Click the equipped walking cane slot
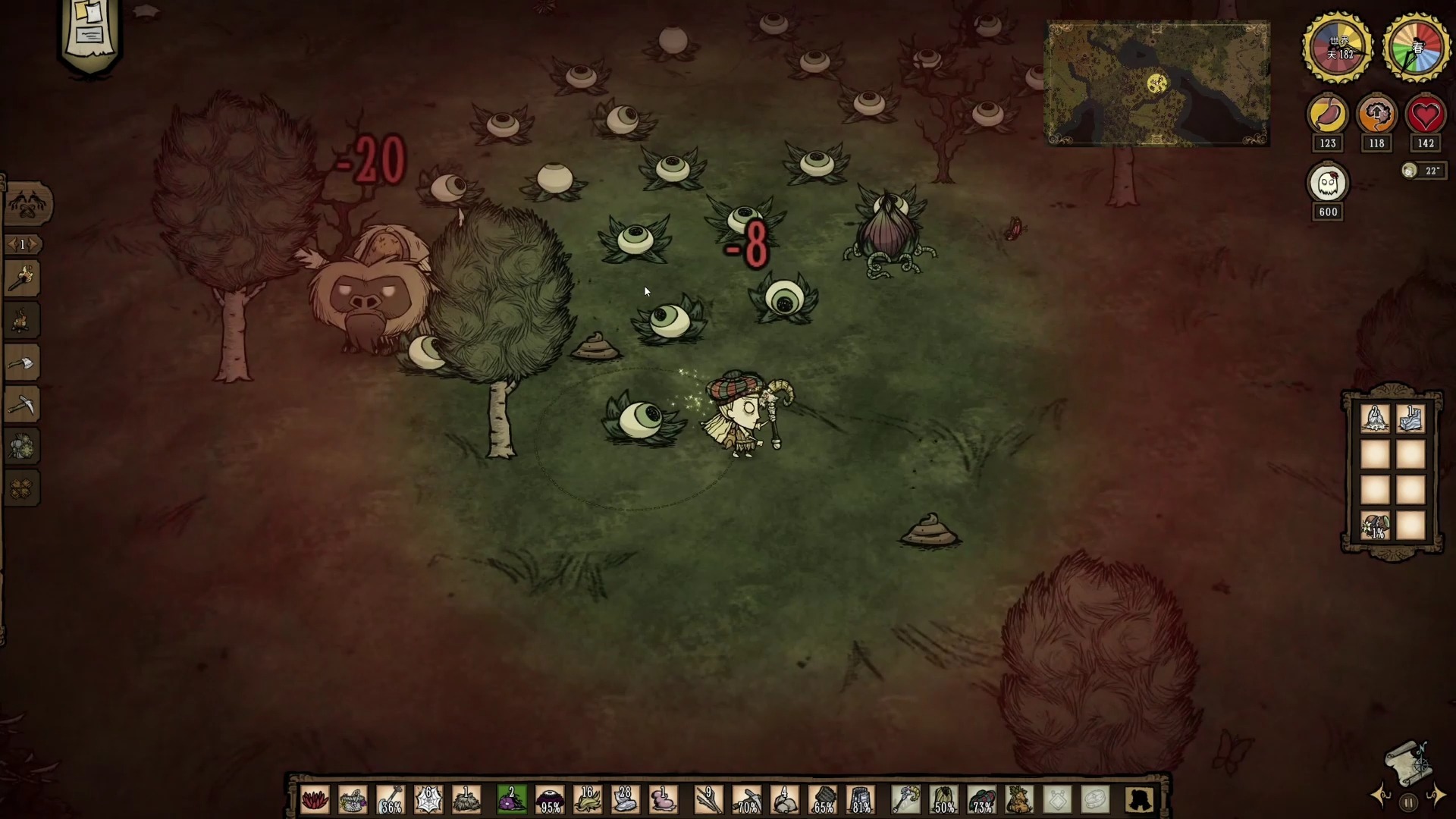This screenshot has height=819, width=1456. [905, 800]
